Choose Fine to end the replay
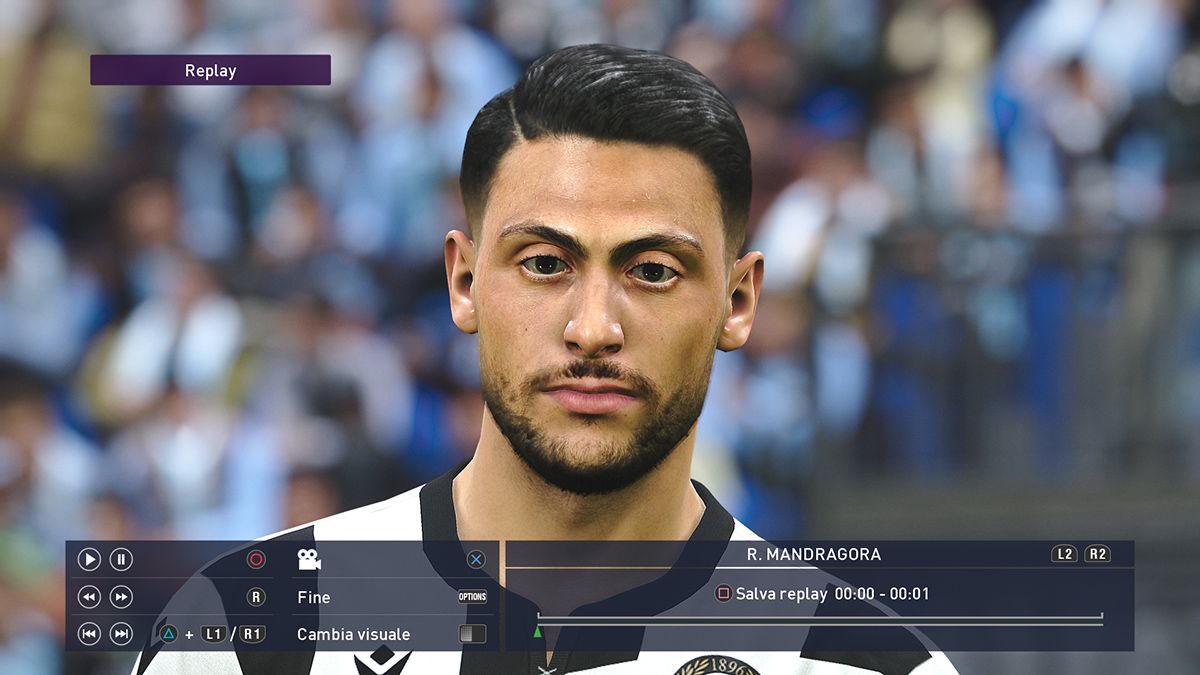 click(314, 597)
